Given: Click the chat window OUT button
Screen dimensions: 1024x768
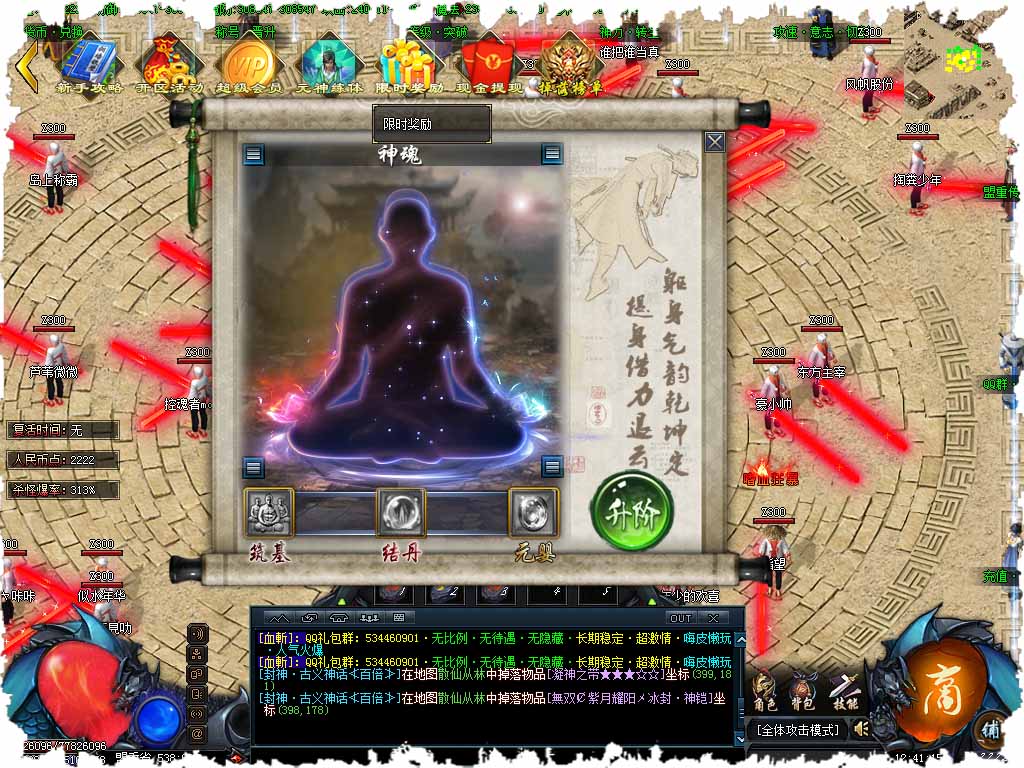Looking at the screenshot, I should (x=681, y=618).
